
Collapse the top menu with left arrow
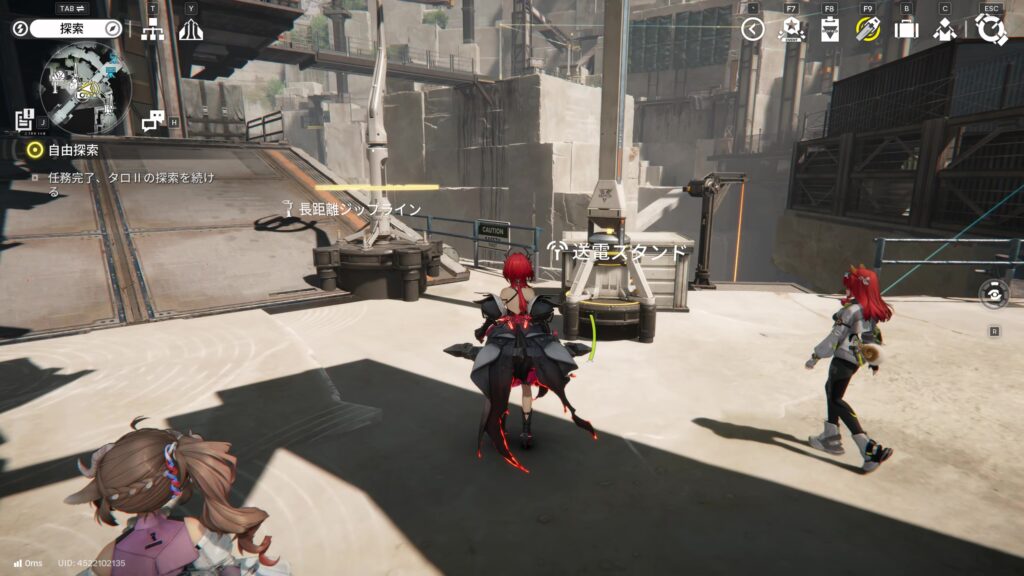click(753, 29)
